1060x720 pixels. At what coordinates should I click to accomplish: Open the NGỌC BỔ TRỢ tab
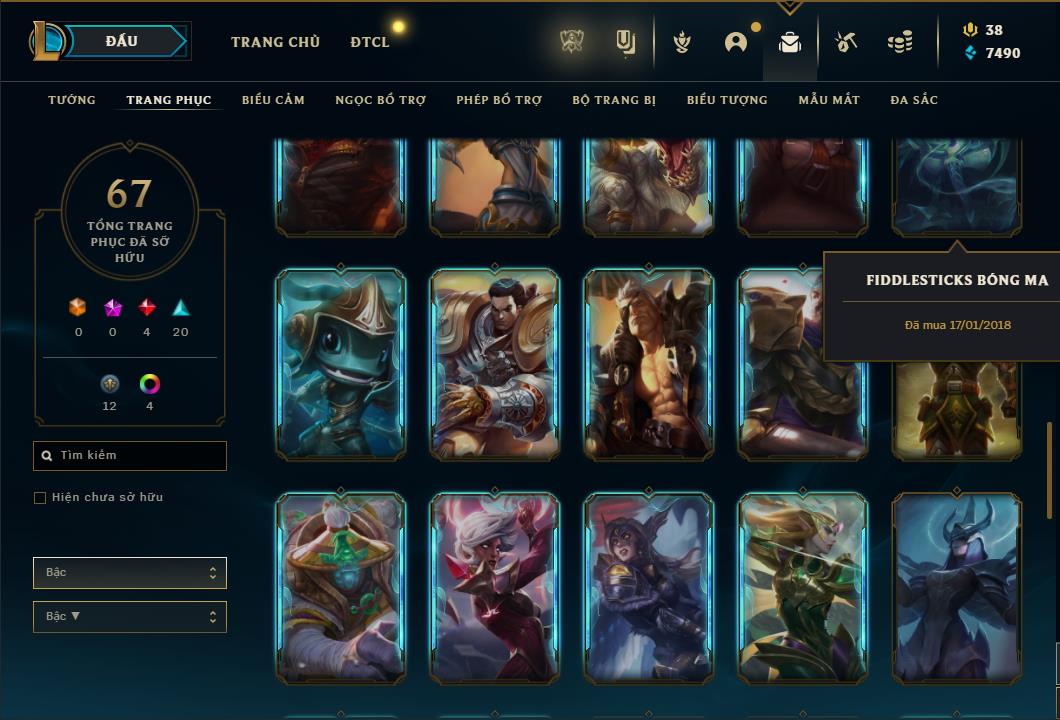(x=380, y=100)
